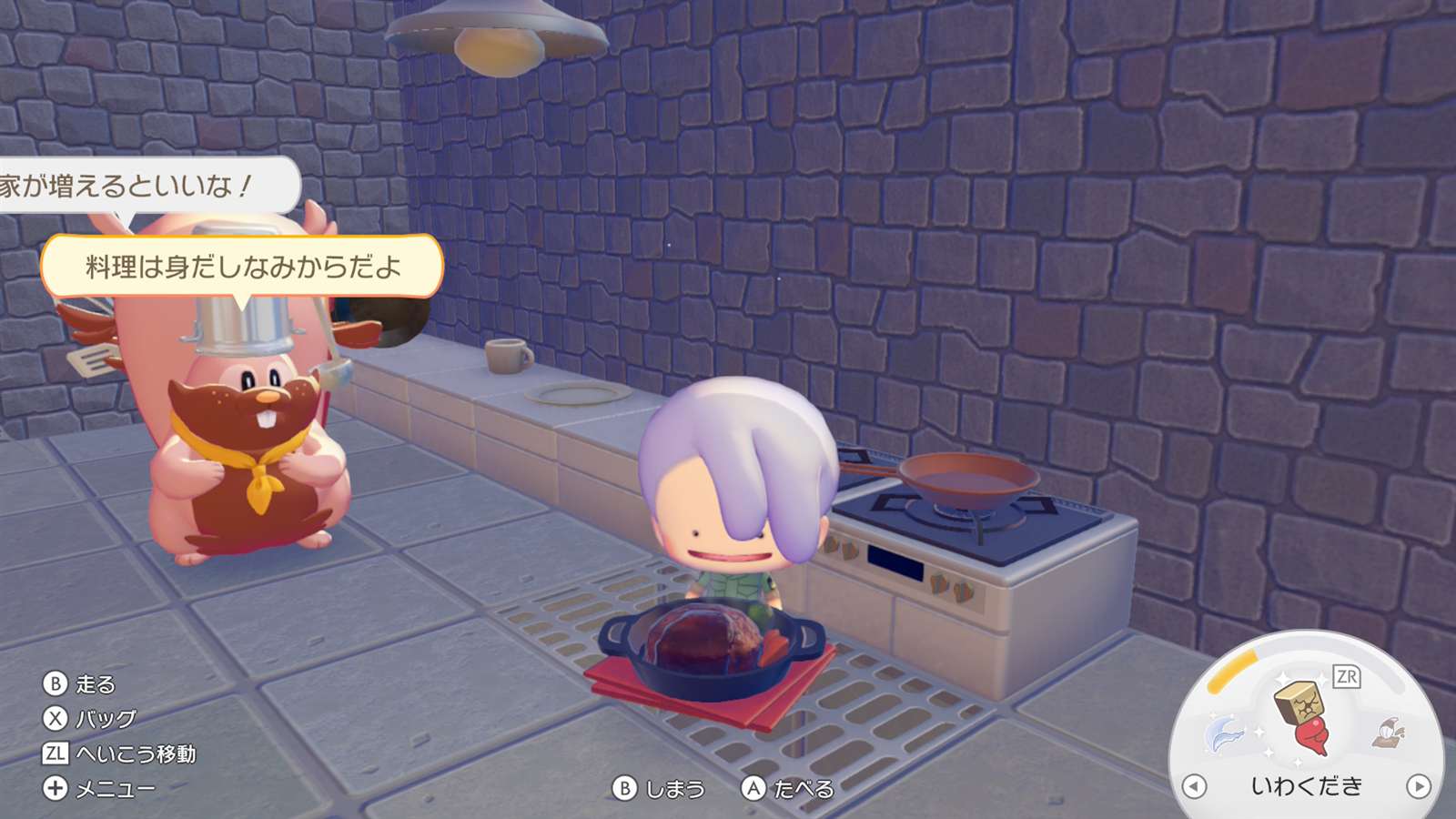The image size is (1456, 819).
Task: Cycle abilities with the right arrow
Action: tap(1418, 786)
